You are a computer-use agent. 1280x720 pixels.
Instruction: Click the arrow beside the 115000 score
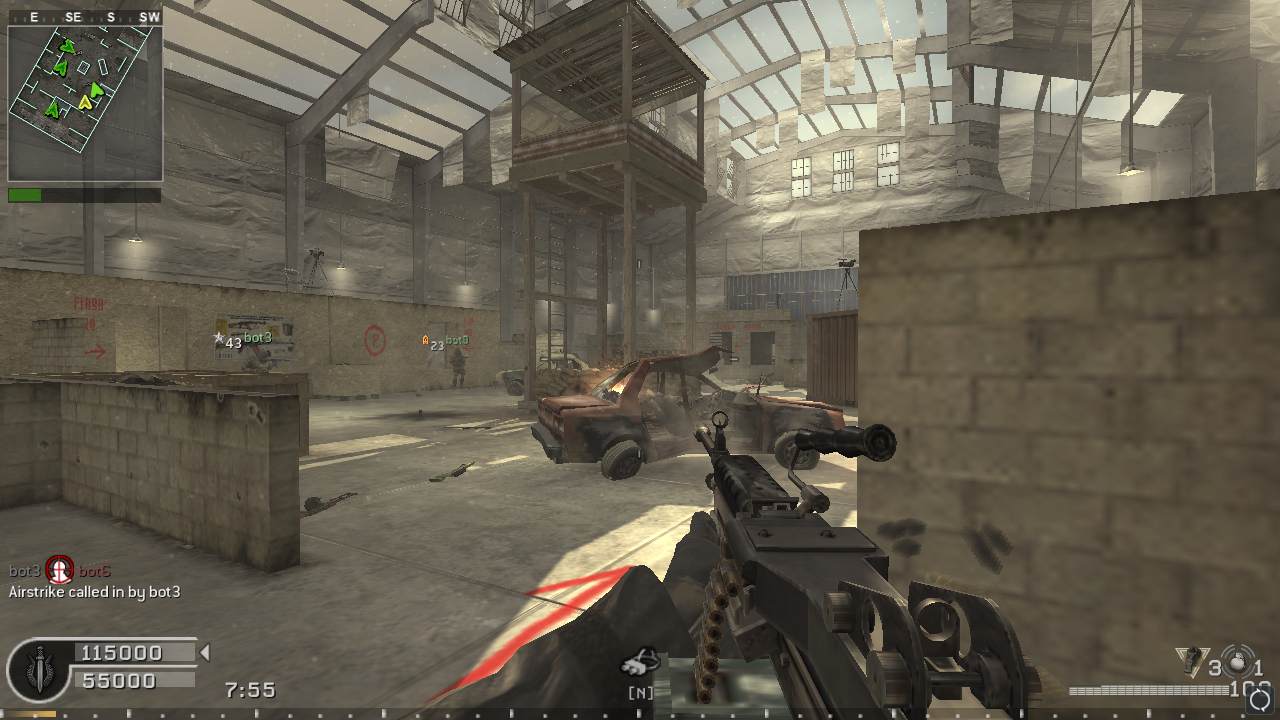click(x=205, y=653)
